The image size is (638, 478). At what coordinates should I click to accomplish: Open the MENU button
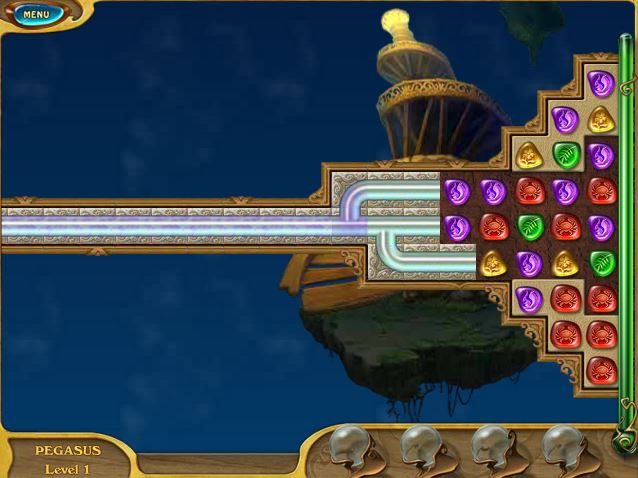point(37,15)
